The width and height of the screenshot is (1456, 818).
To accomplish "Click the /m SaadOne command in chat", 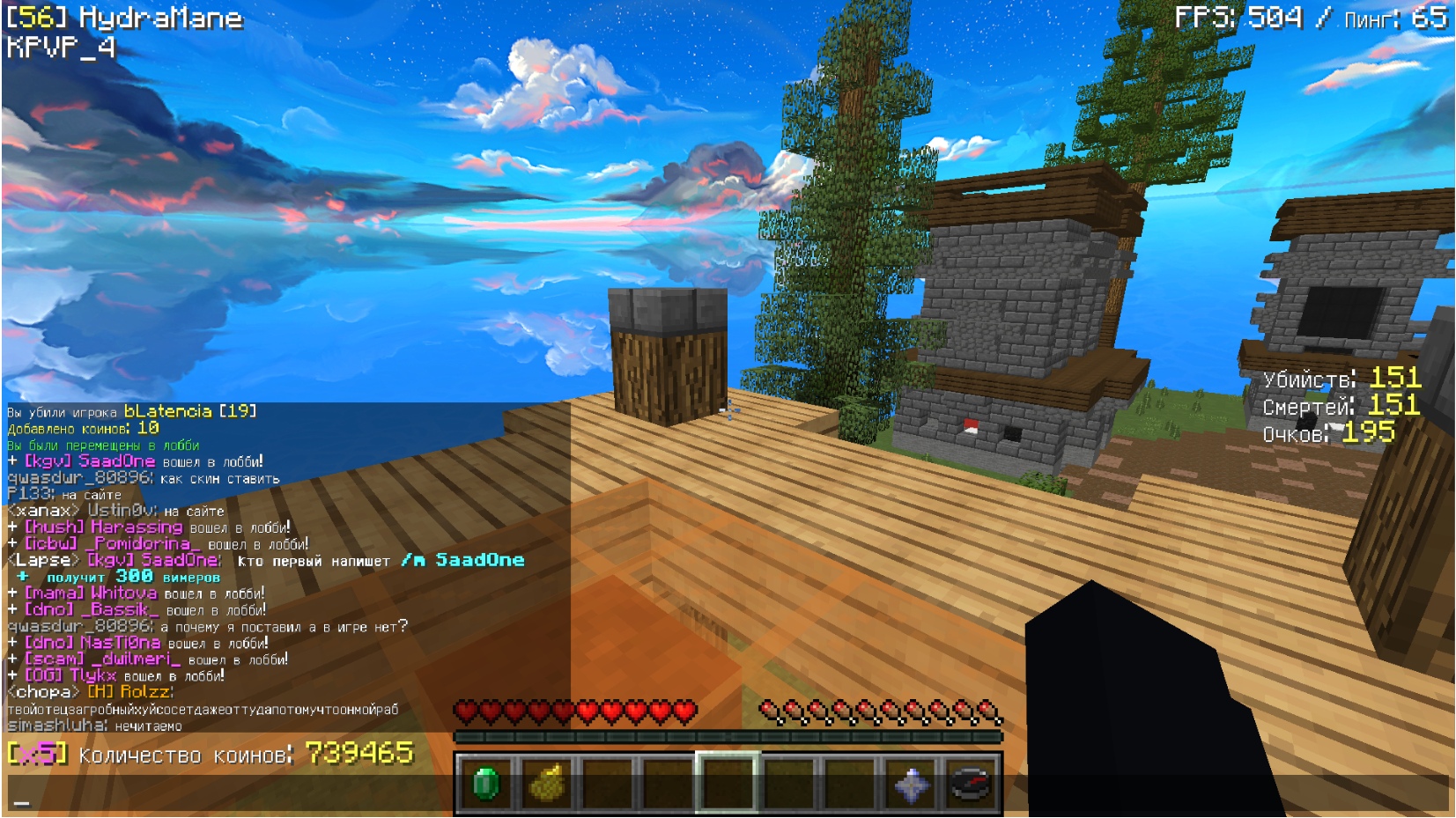I will (462, 560).
